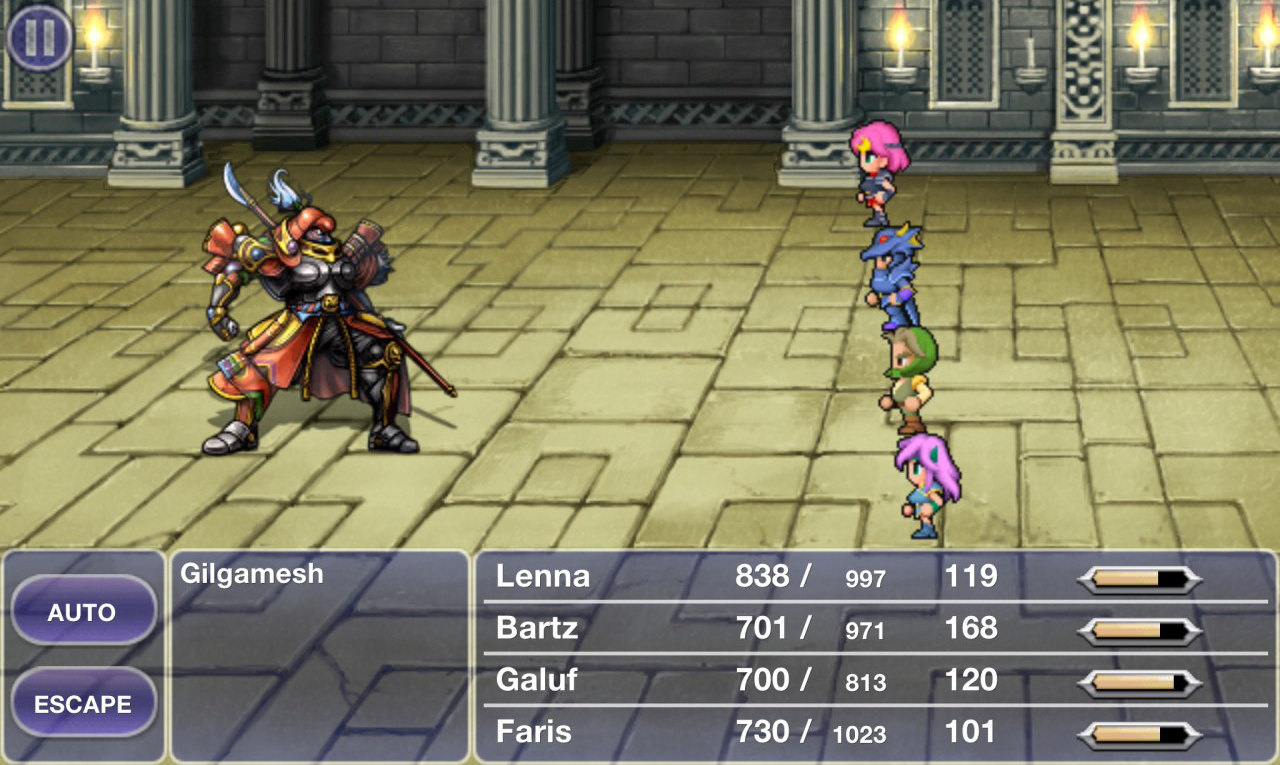Tap the ESCAPE button to flee
The image size is (1280, 765).
[83, 703]
